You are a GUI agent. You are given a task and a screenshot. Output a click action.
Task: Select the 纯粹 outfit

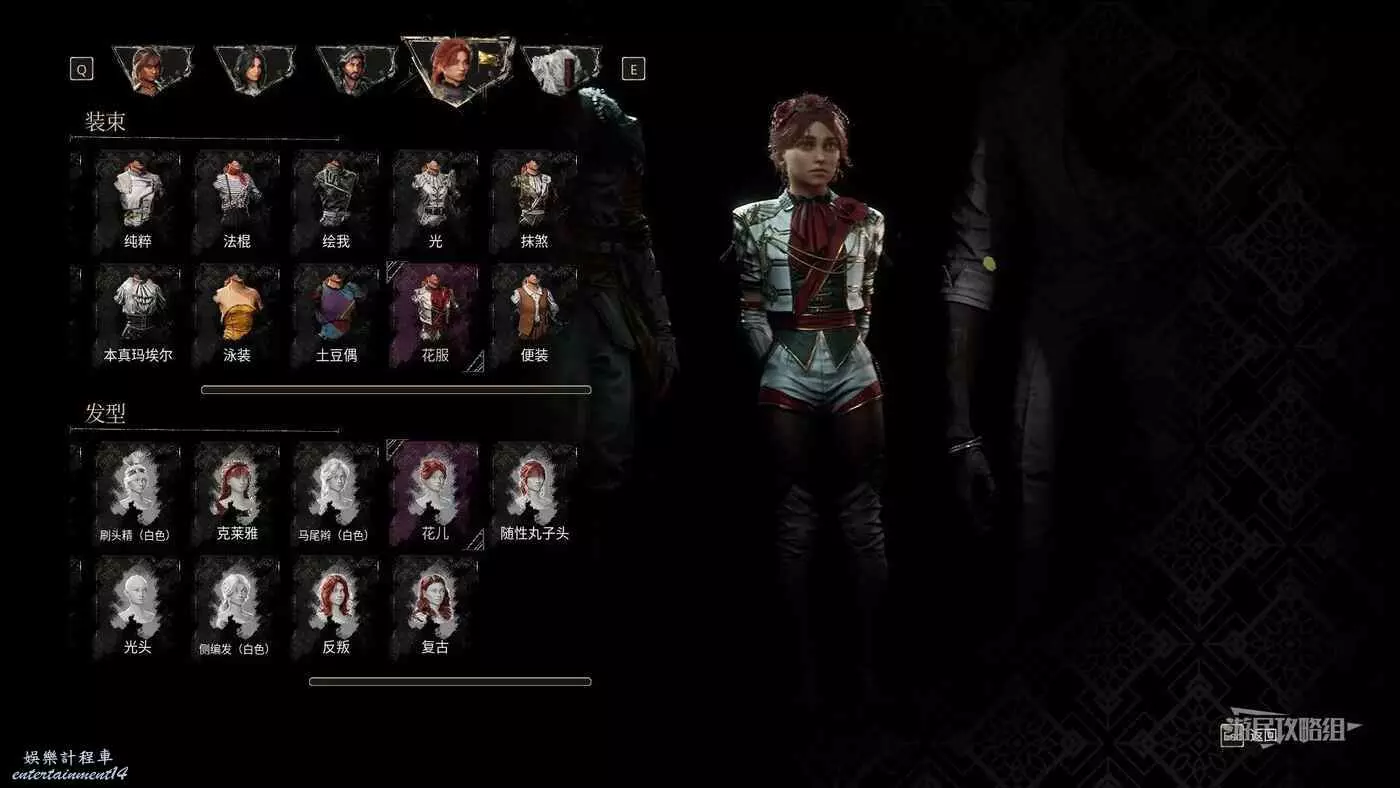click(x=138, y=200)
